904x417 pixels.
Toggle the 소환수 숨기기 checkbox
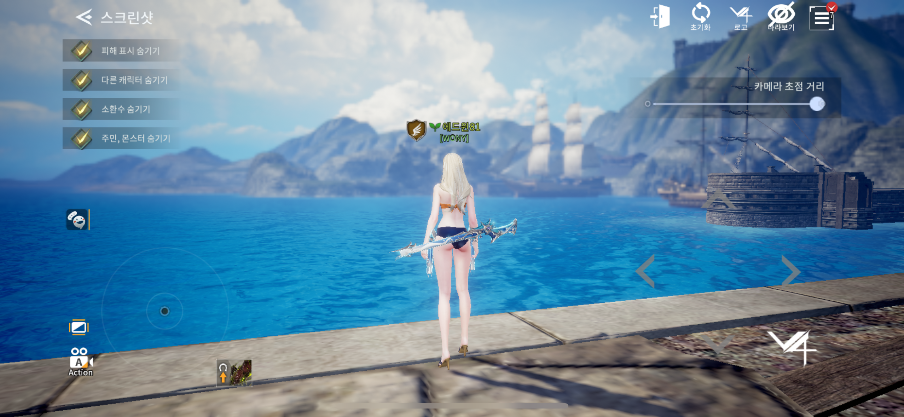tap(79, 108)
